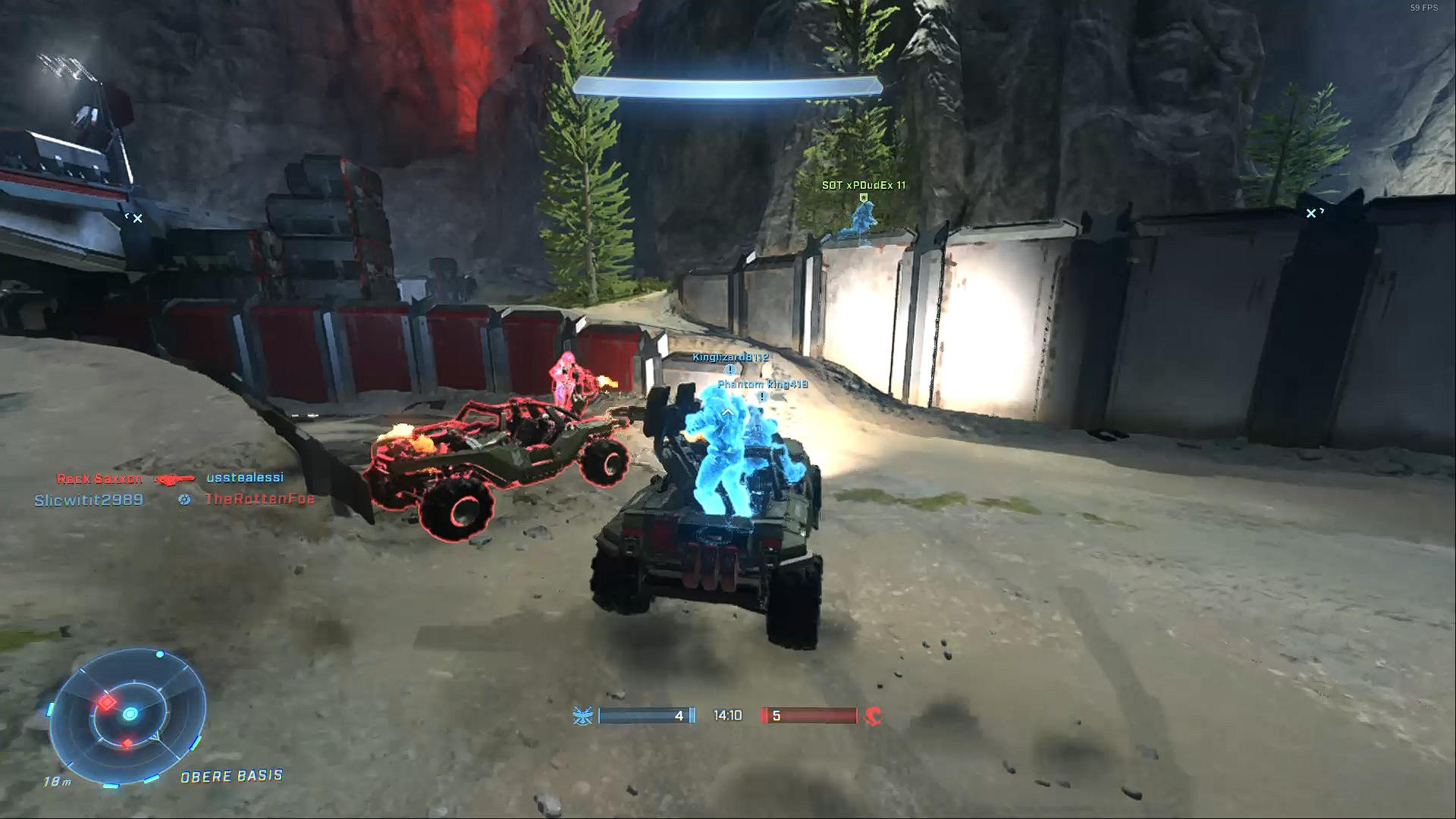Click the X waypoint marker above the red base

(136, 218)
